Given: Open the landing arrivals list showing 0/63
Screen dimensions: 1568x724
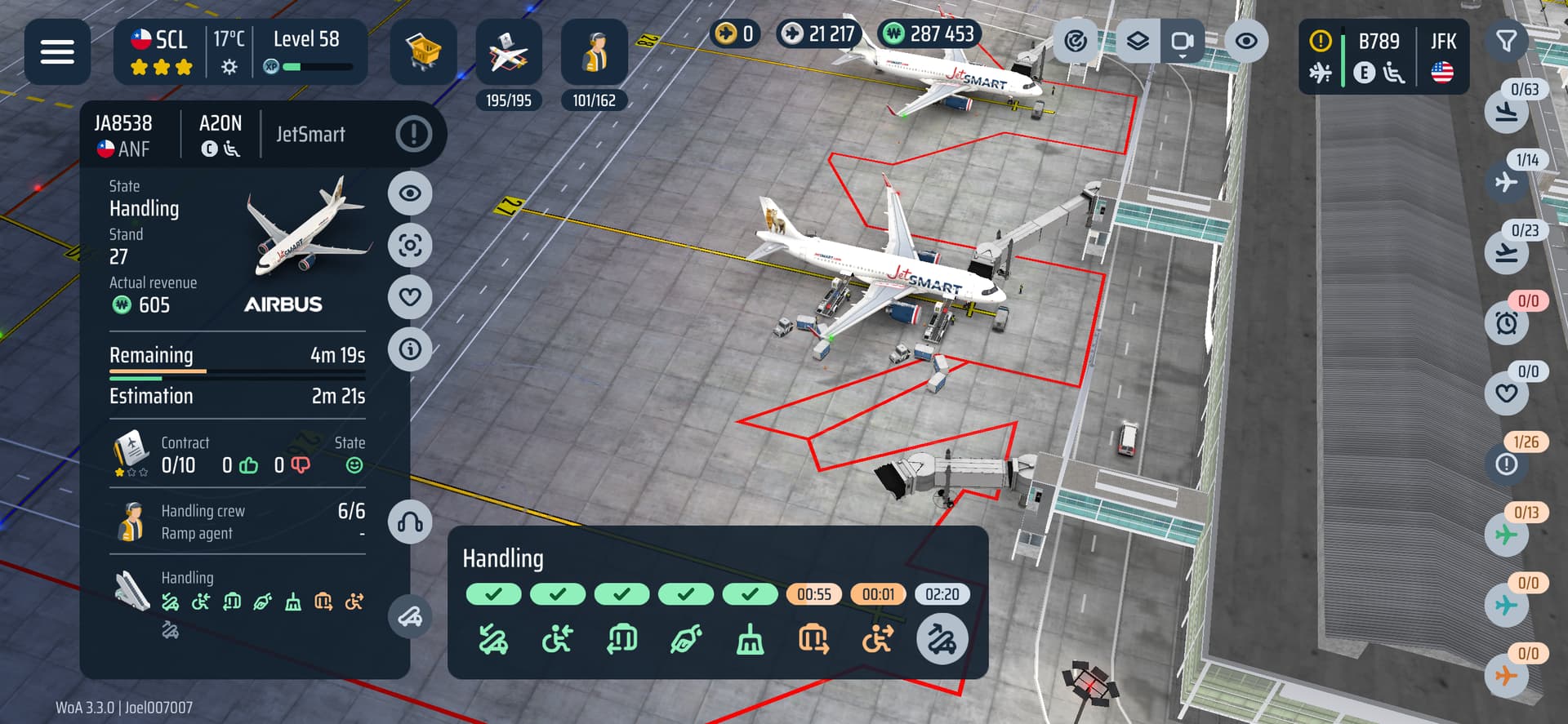Looking at the screenshot, I should coord(1507,112).
